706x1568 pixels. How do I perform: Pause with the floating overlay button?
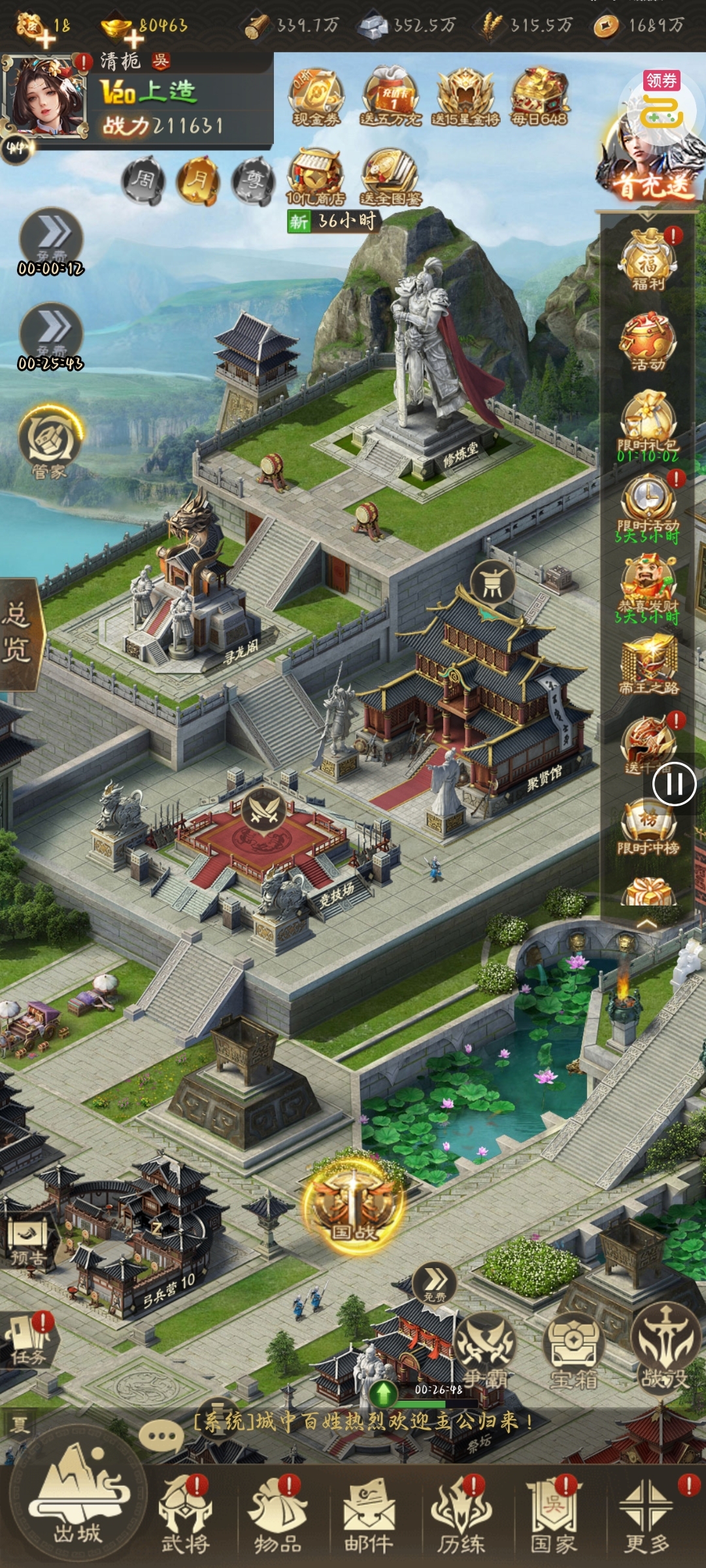(x=675, y=783)
